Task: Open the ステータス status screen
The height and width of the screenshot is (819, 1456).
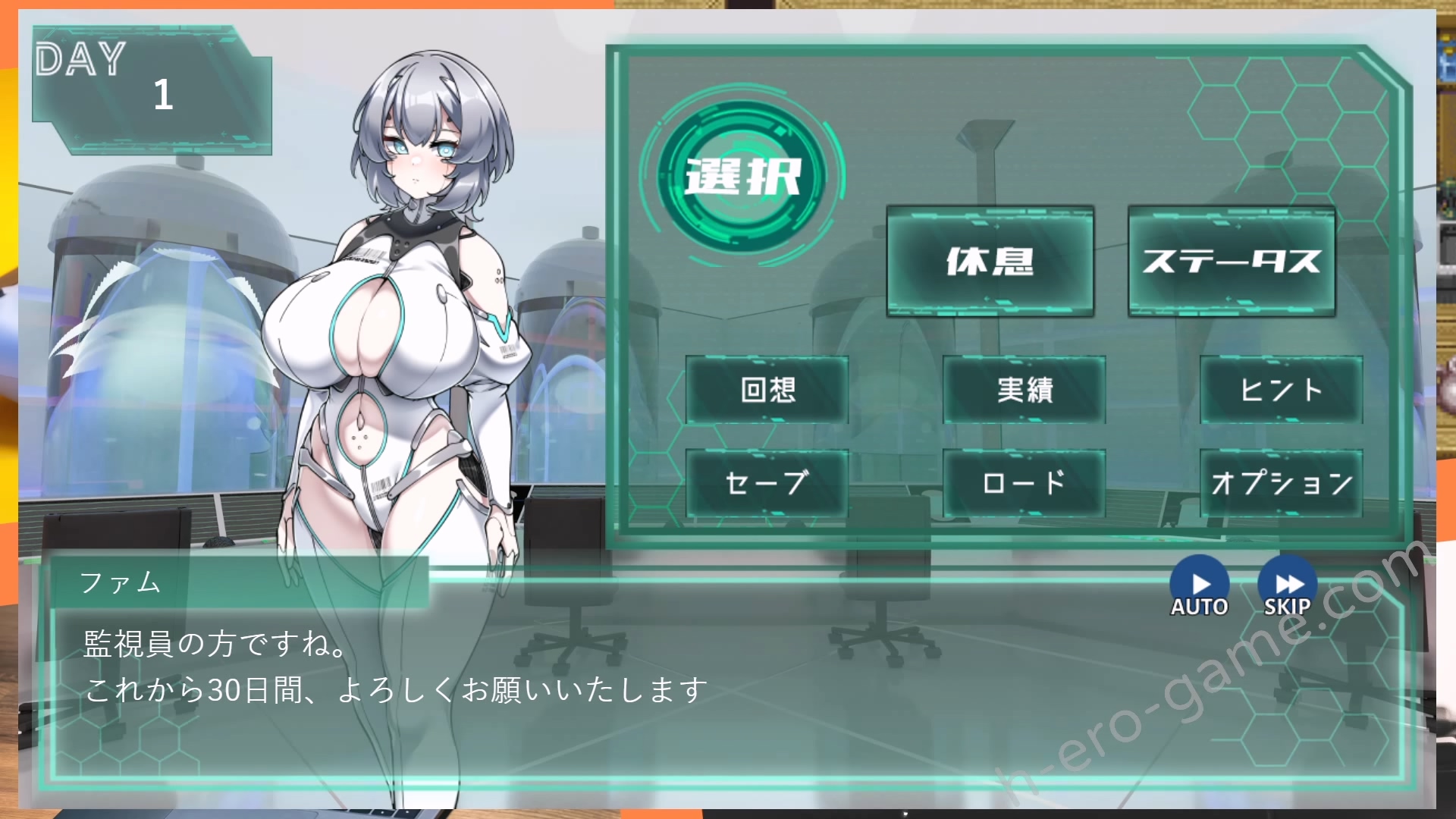Action: point(1232,261)
